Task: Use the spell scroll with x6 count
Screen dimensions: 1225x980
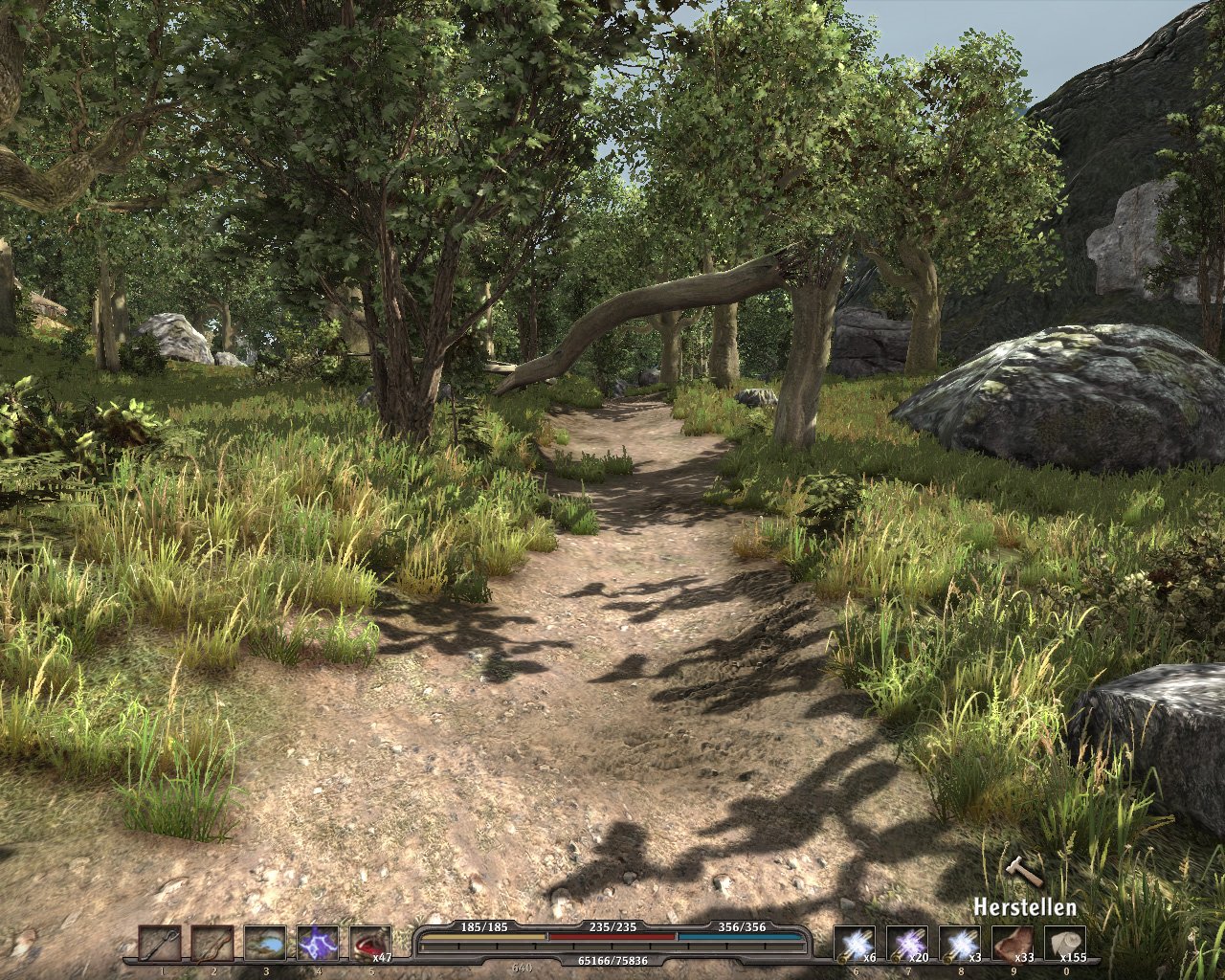Action: pos(854,944)
